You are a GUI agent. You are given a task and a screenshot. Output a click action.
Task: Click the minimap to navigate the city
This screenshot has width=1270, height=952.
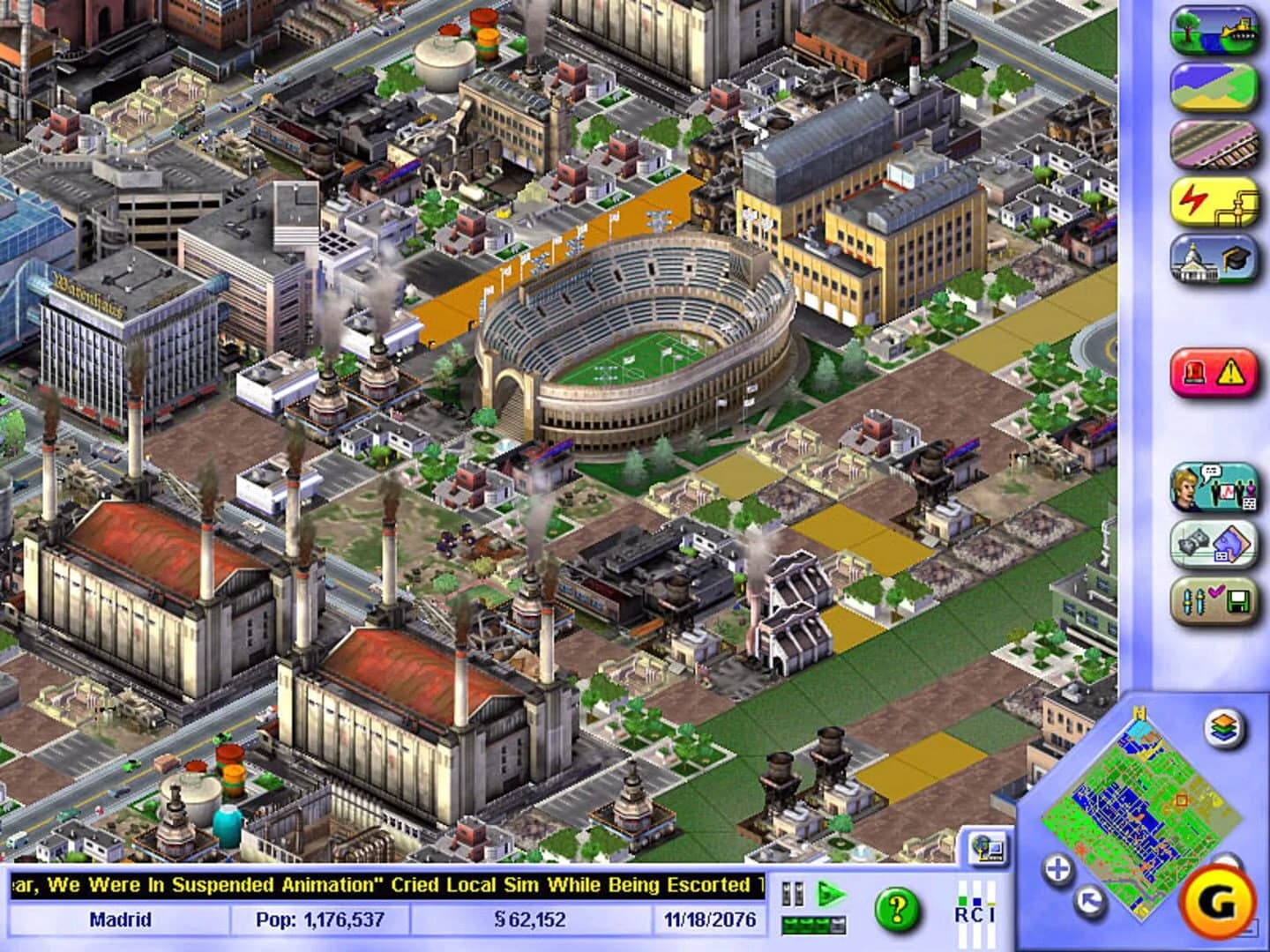click(1147, 802)
